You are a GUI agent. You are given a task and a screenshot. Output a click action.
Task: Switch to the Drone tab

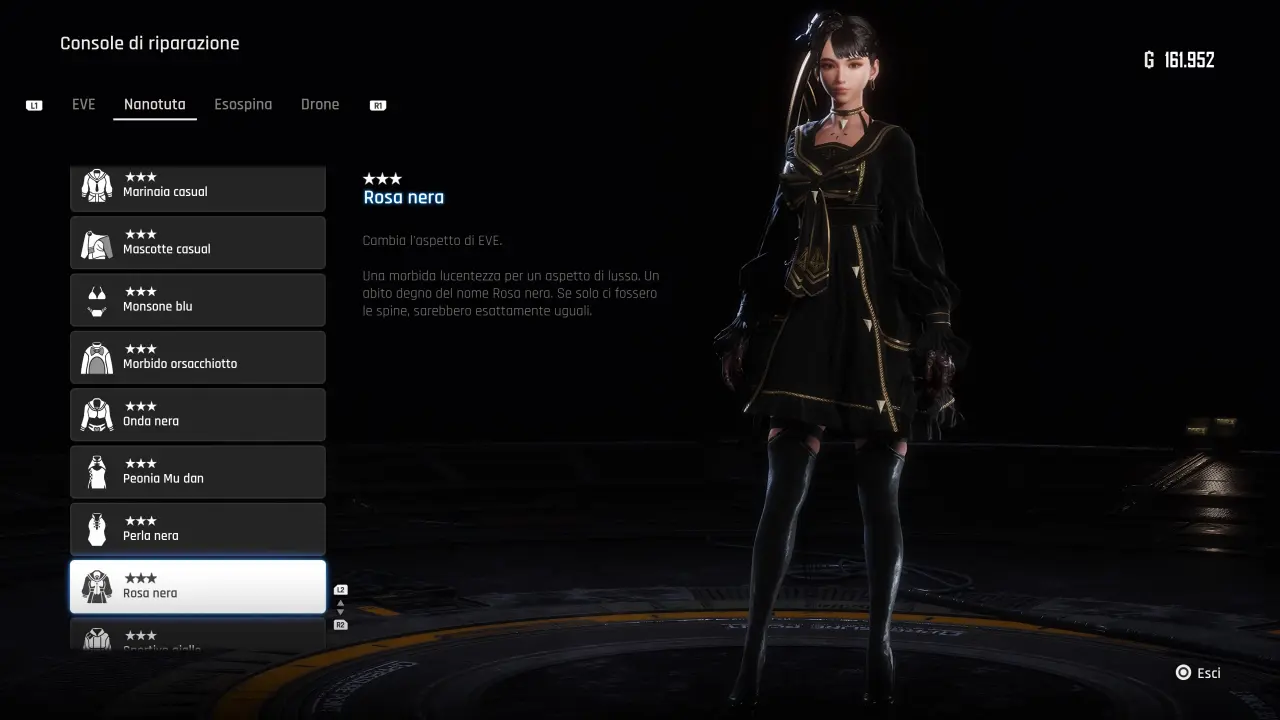[320, 104]
